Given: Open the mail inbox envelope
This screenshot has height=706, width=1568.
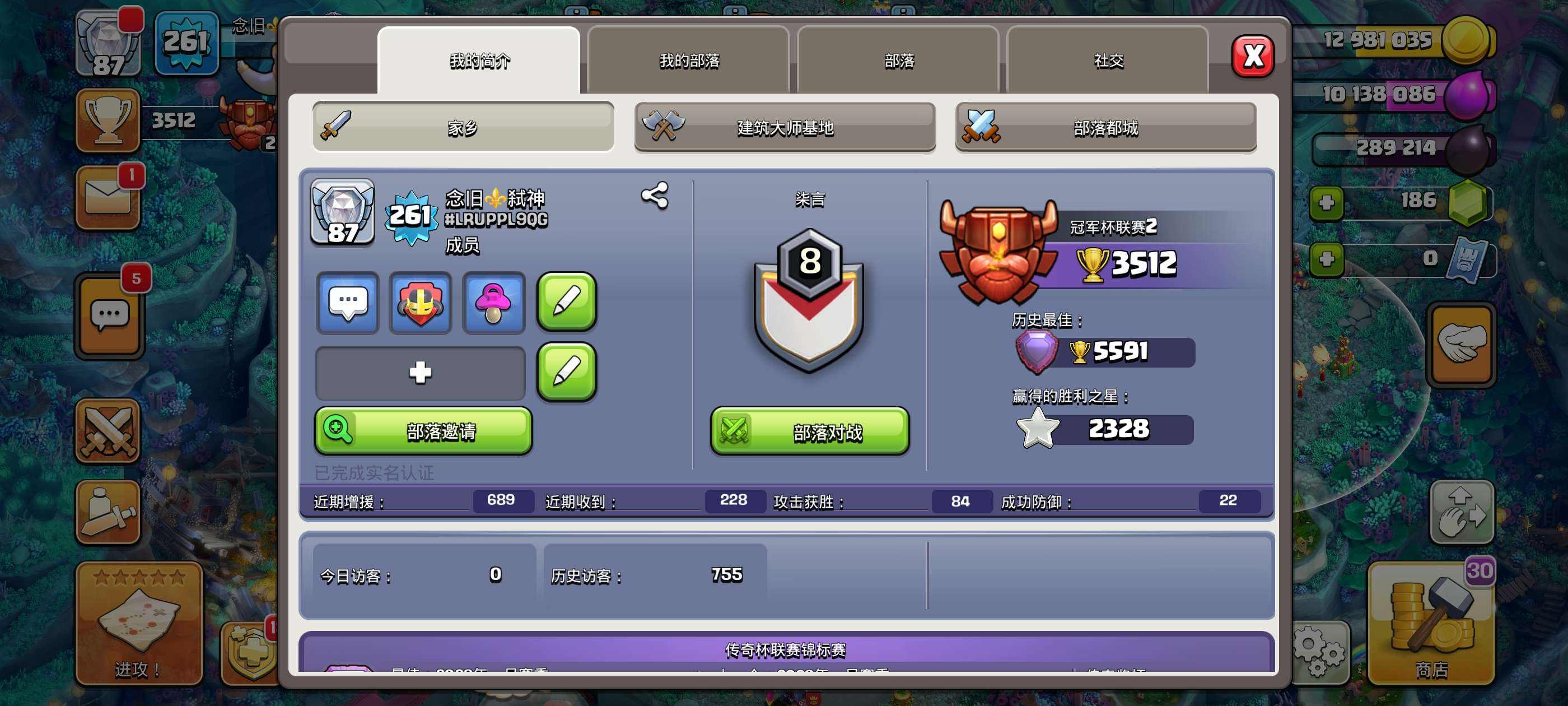Looking at the screenshot, I should click(x=108, y=198).
